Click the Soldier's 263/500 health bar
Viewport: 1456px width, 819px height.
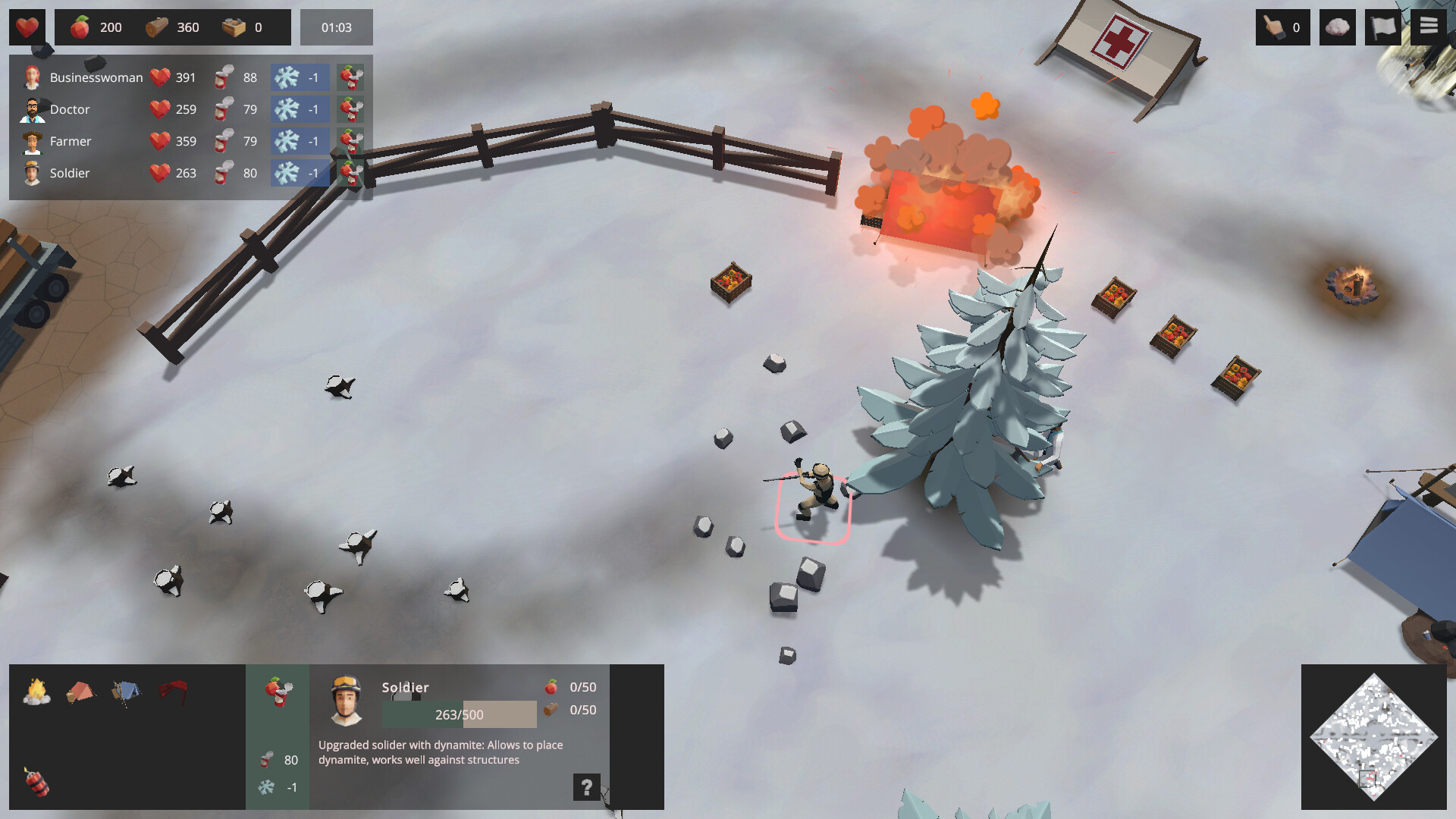(x=461, y=714)
